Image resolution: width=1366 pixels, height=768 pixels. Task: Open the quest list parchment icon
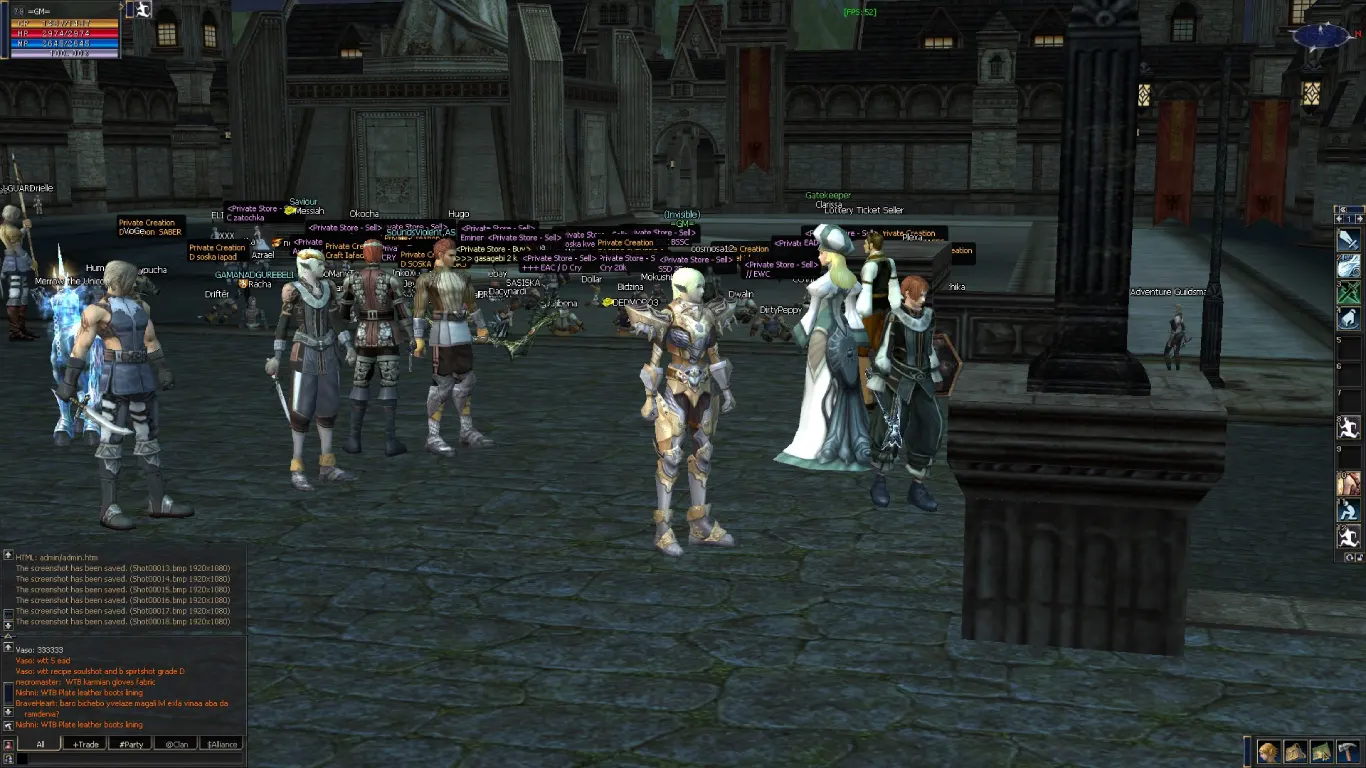pyautogui.click(x=1320, y=751)
